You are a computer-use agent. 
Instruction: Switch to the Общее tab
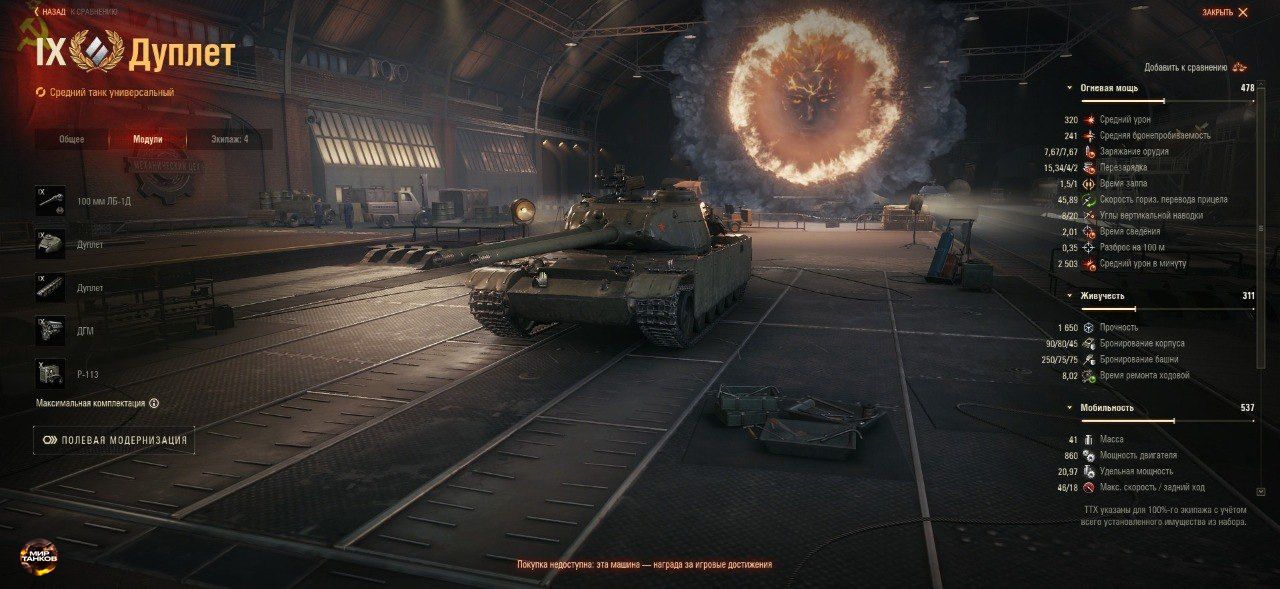point(71,140)
